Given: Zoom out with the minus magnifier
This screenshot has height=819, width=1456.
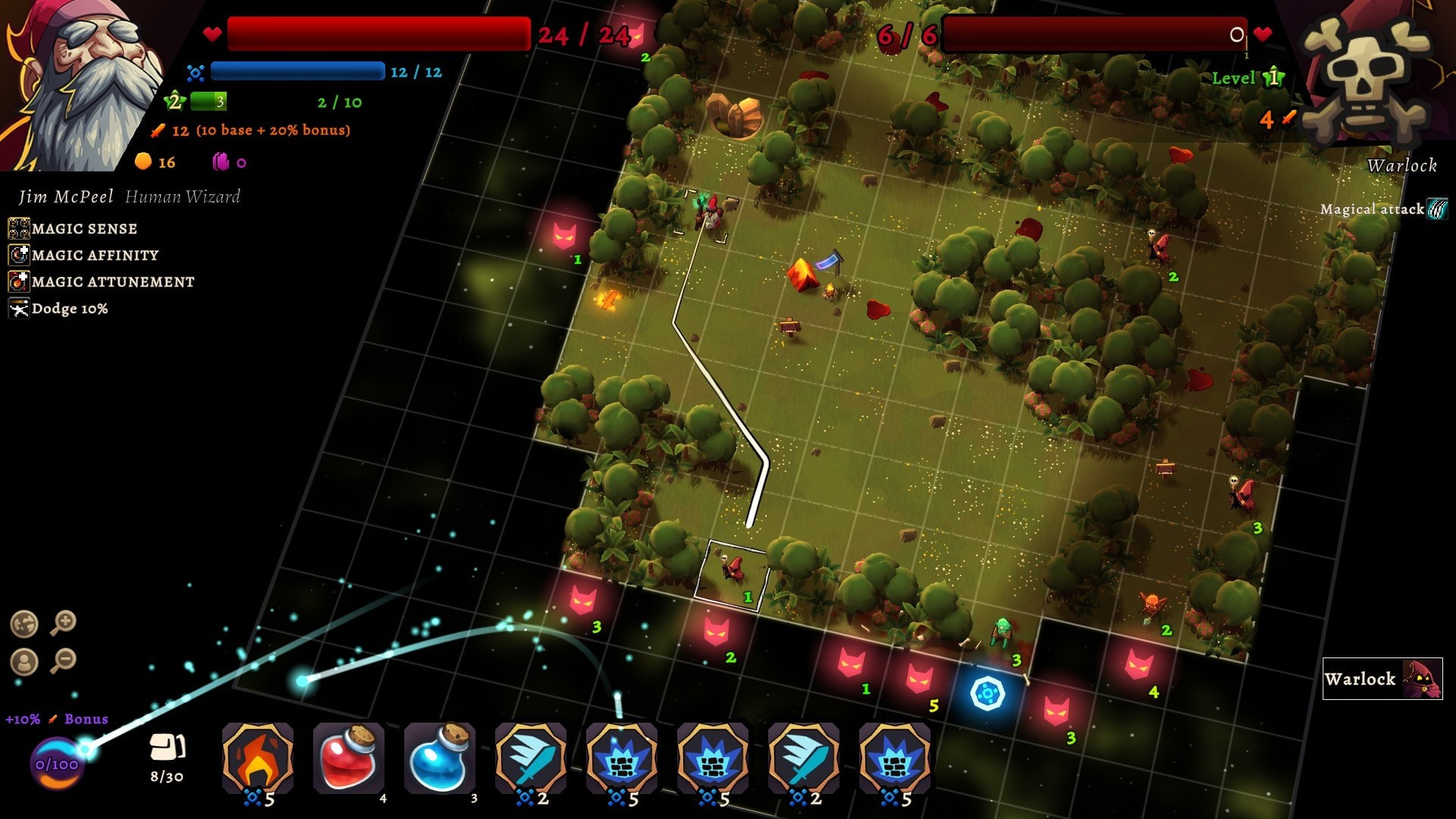Looking at the screenshot, I should [64, 661].
